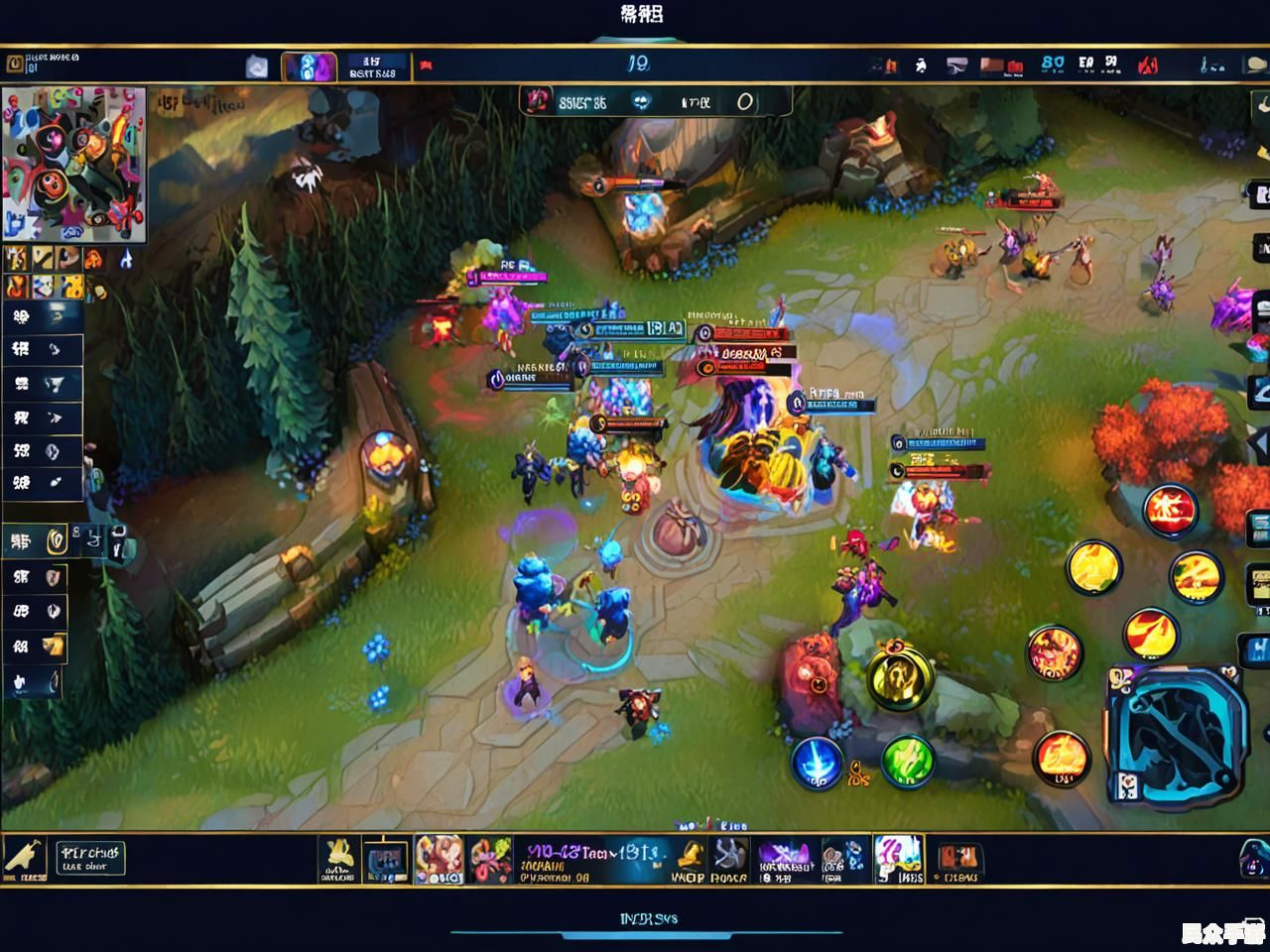This screenshot has height=952, width=1270.
Task: Select the labeled box beside the horn icon
Action: point(89,858)
